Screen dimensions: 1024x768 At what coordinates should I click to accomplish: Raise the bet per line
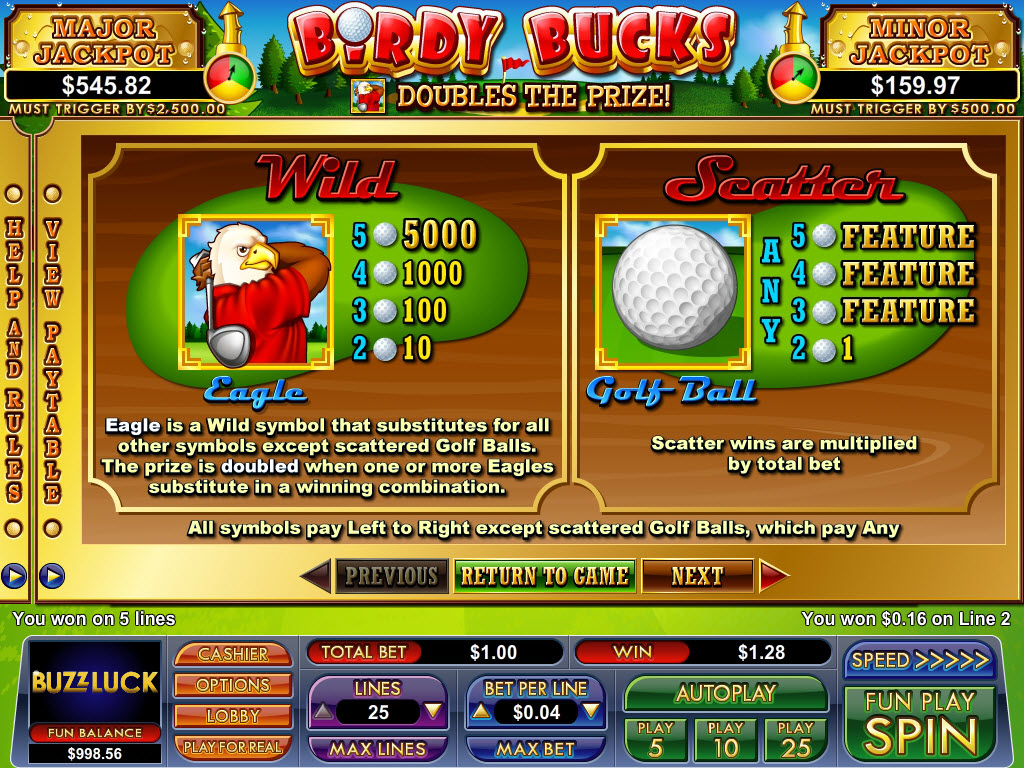tap(479, 712)
